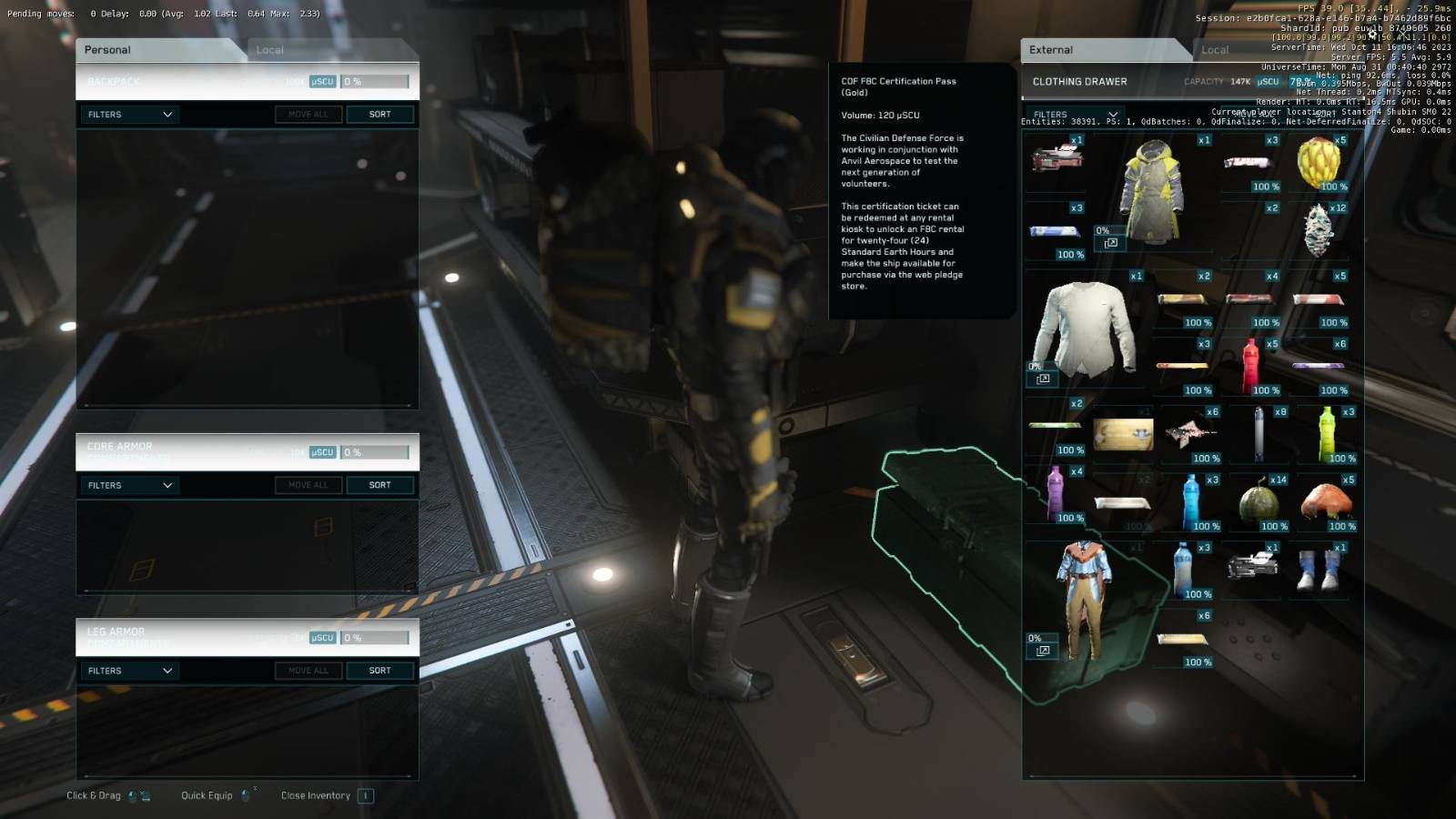
Task: Select the gold CDF certification pass
Action: (1122, 434)
